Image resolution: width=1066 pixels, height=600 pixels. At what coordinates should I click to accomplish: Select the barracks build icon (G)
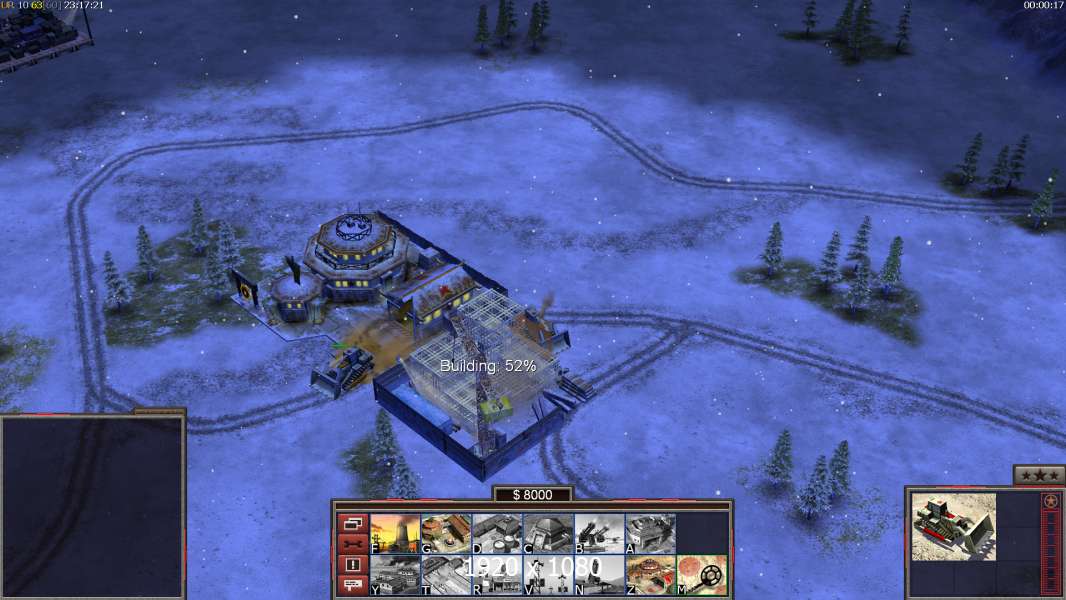[446, 534]
